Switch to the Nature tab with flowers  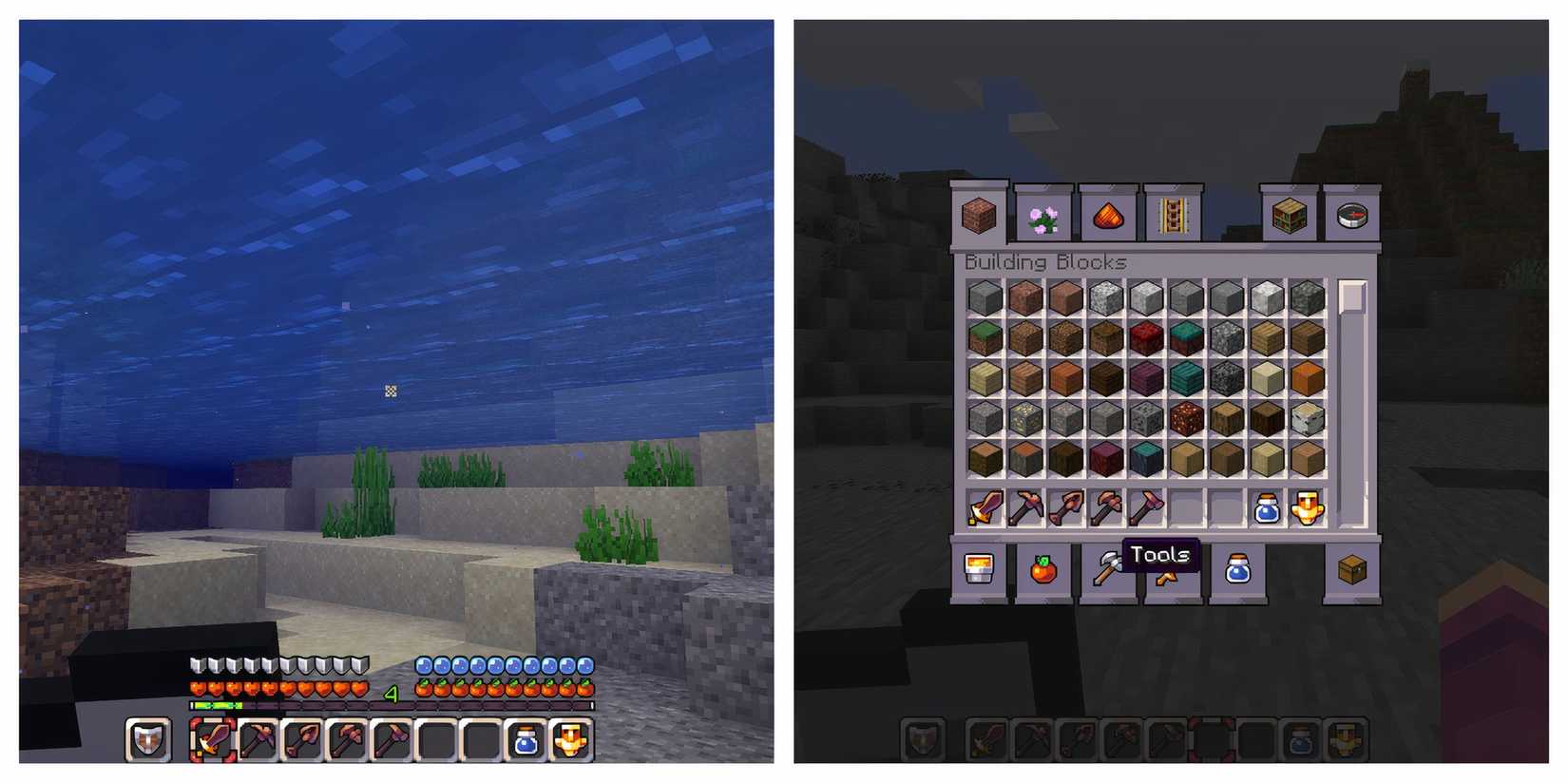1043,217
